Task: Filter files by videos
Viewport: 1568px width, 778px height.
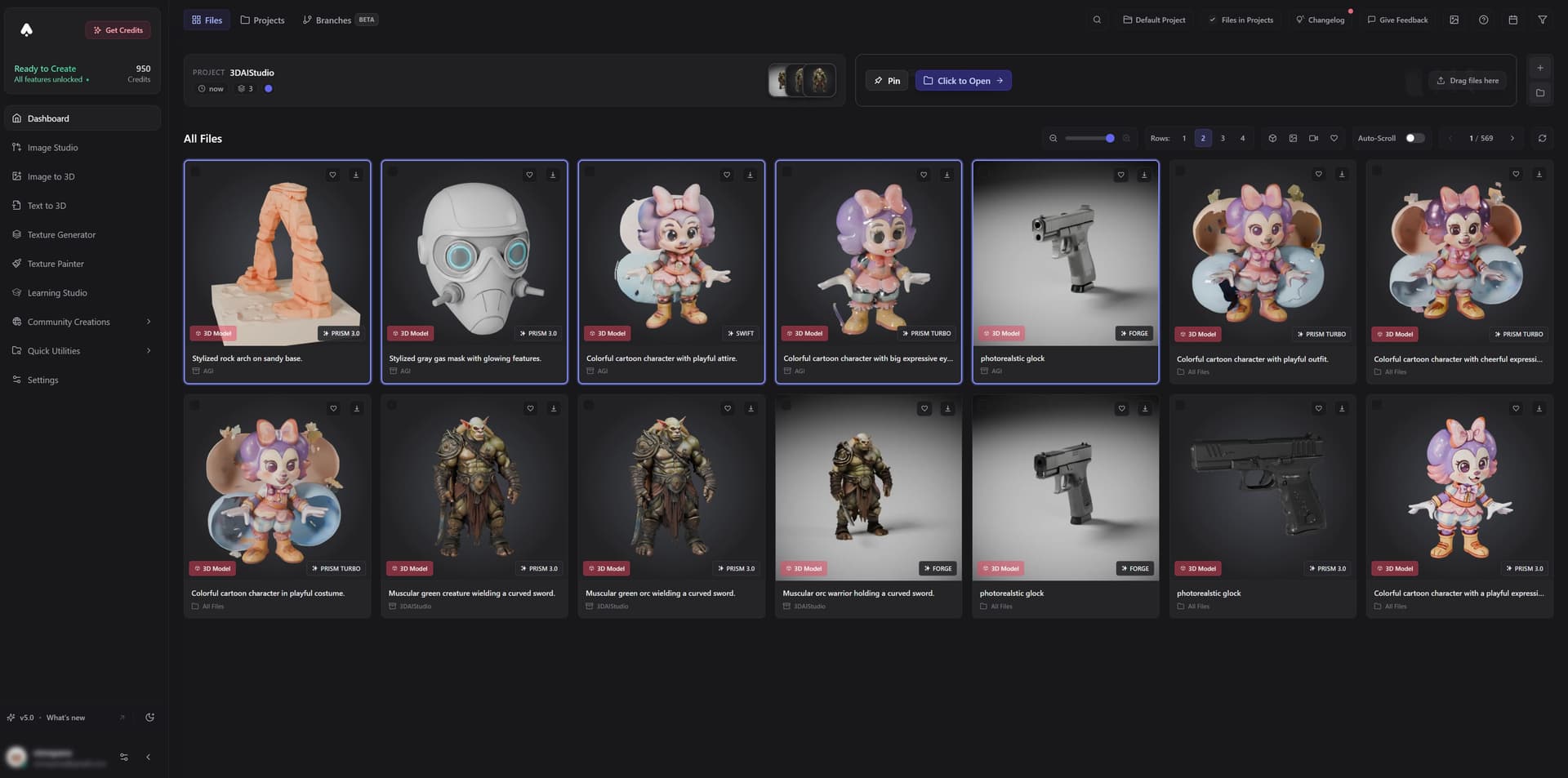Action: [x=1314, y=138]
